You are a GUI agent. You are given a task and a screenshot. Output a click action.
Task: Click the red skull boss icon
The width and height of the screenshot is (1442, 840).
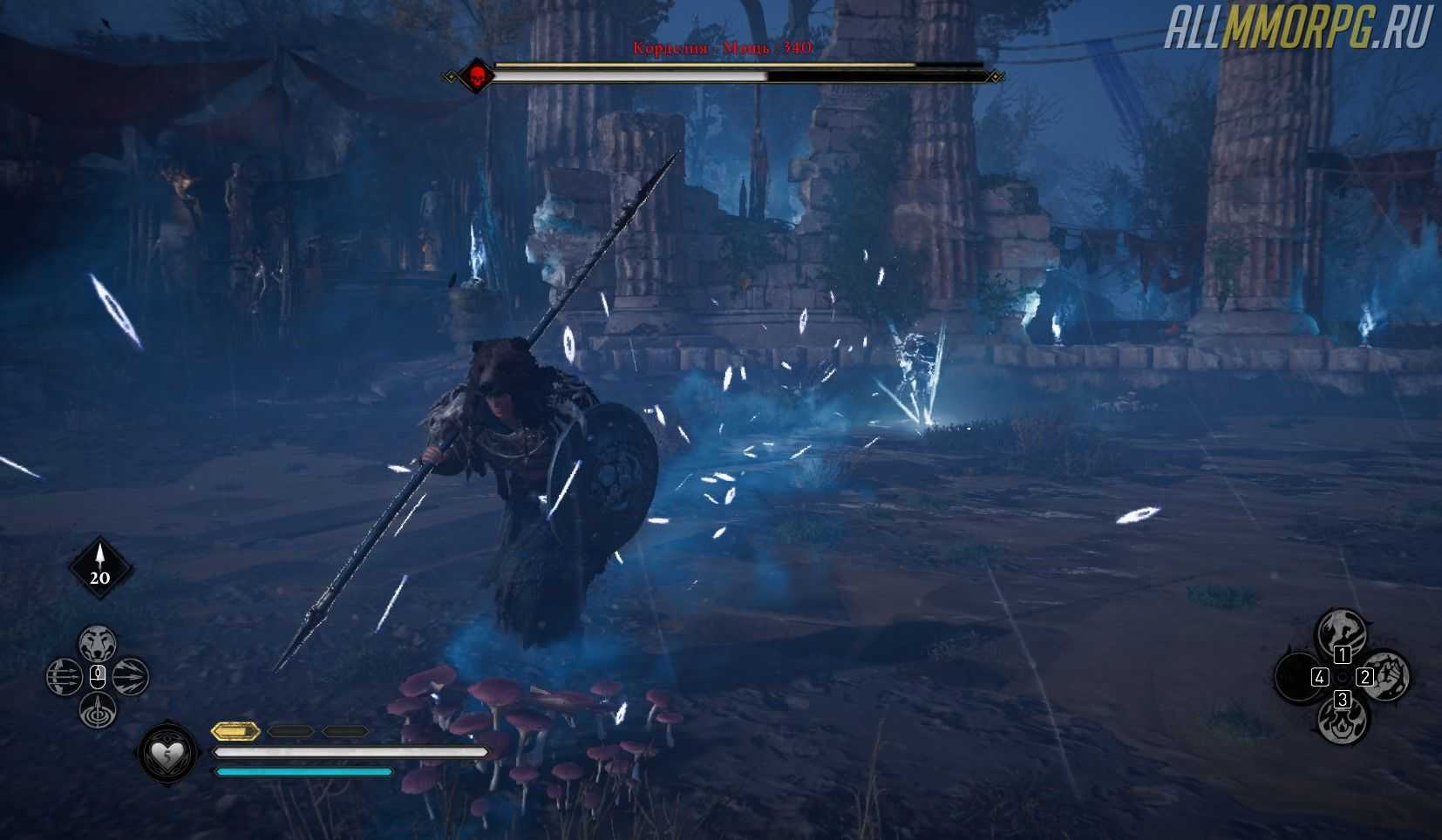tap(477, 76)
